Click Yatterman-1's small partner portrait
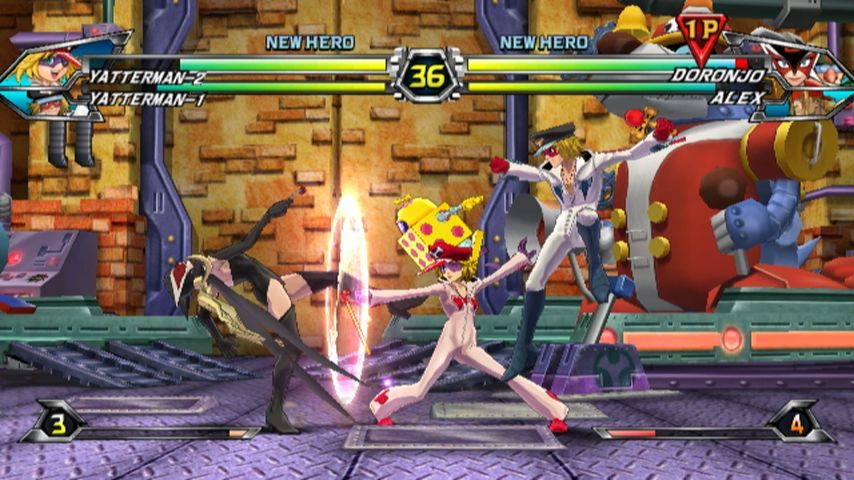Viewport: 854px width, 480px height. (47, 104)
